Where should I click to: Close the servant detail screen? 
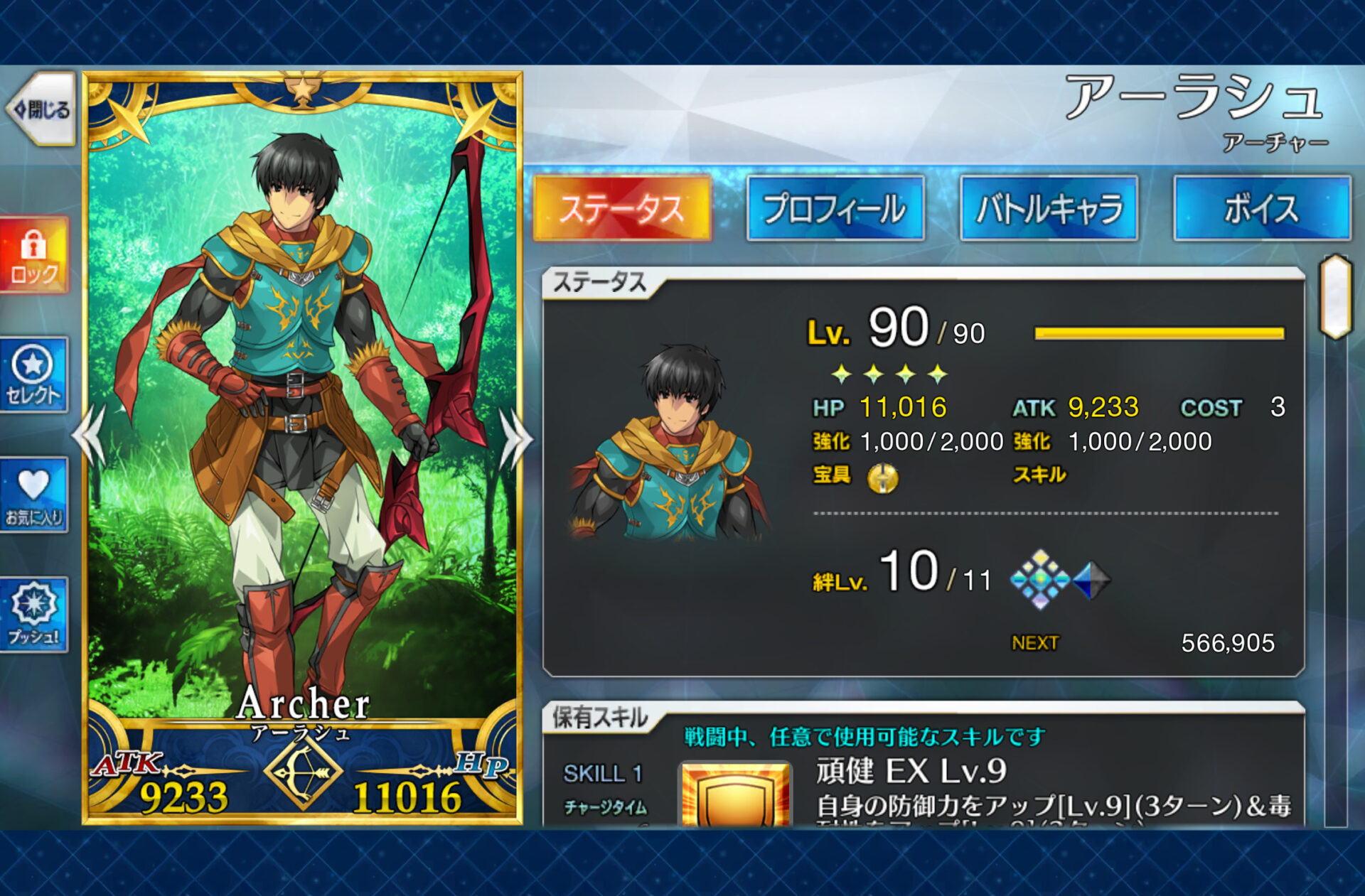41,109
